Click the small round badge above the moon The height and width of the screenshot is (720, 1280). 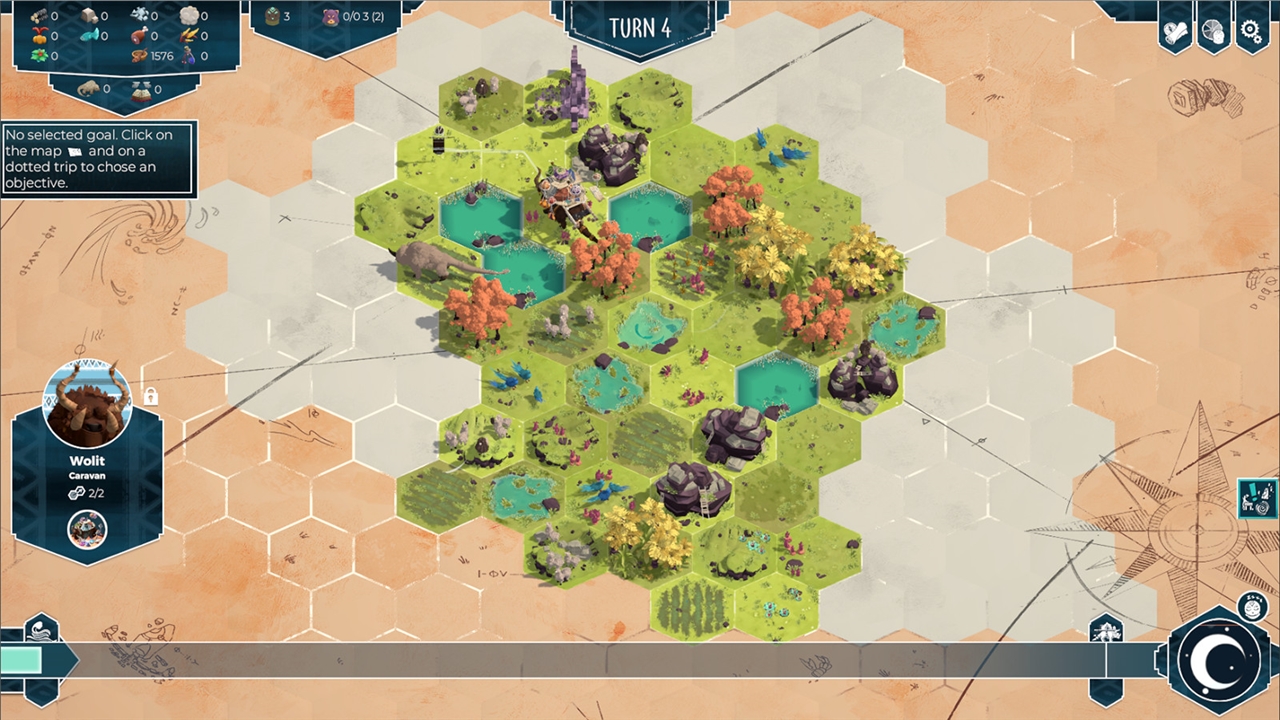click(x=1251, y=605)
